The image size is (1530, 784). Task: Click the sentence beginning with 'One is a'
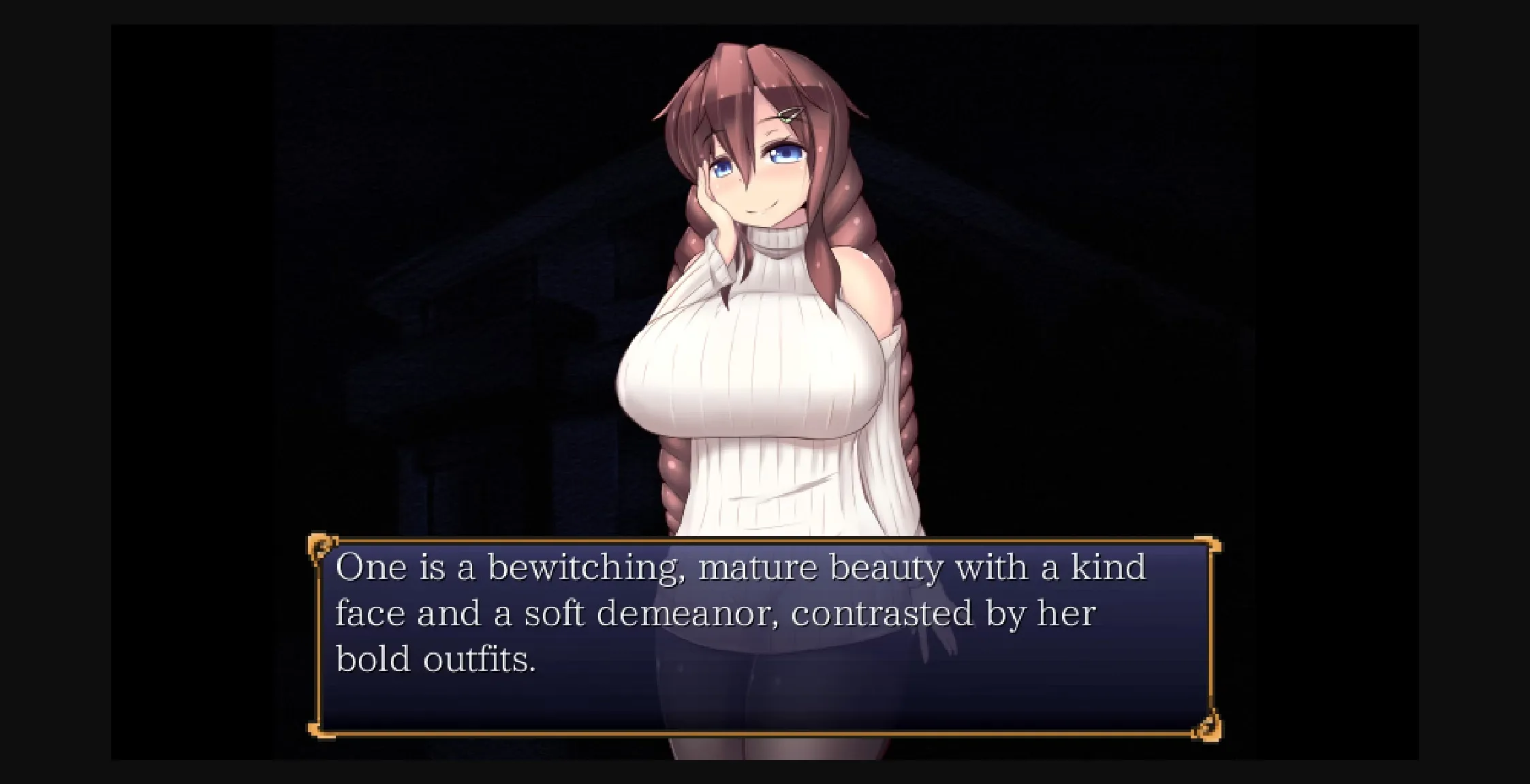(380, 565)
